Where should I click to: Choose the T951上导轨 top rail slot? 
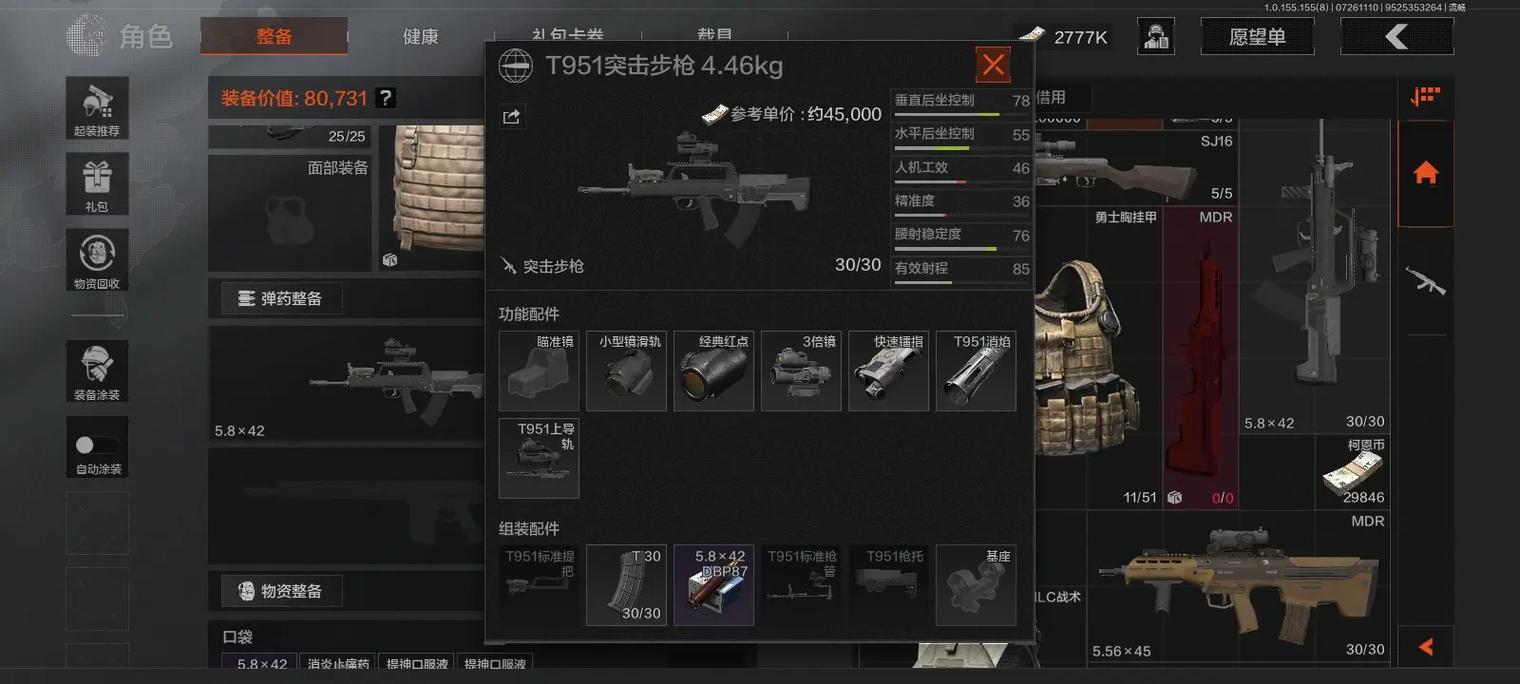539,458
